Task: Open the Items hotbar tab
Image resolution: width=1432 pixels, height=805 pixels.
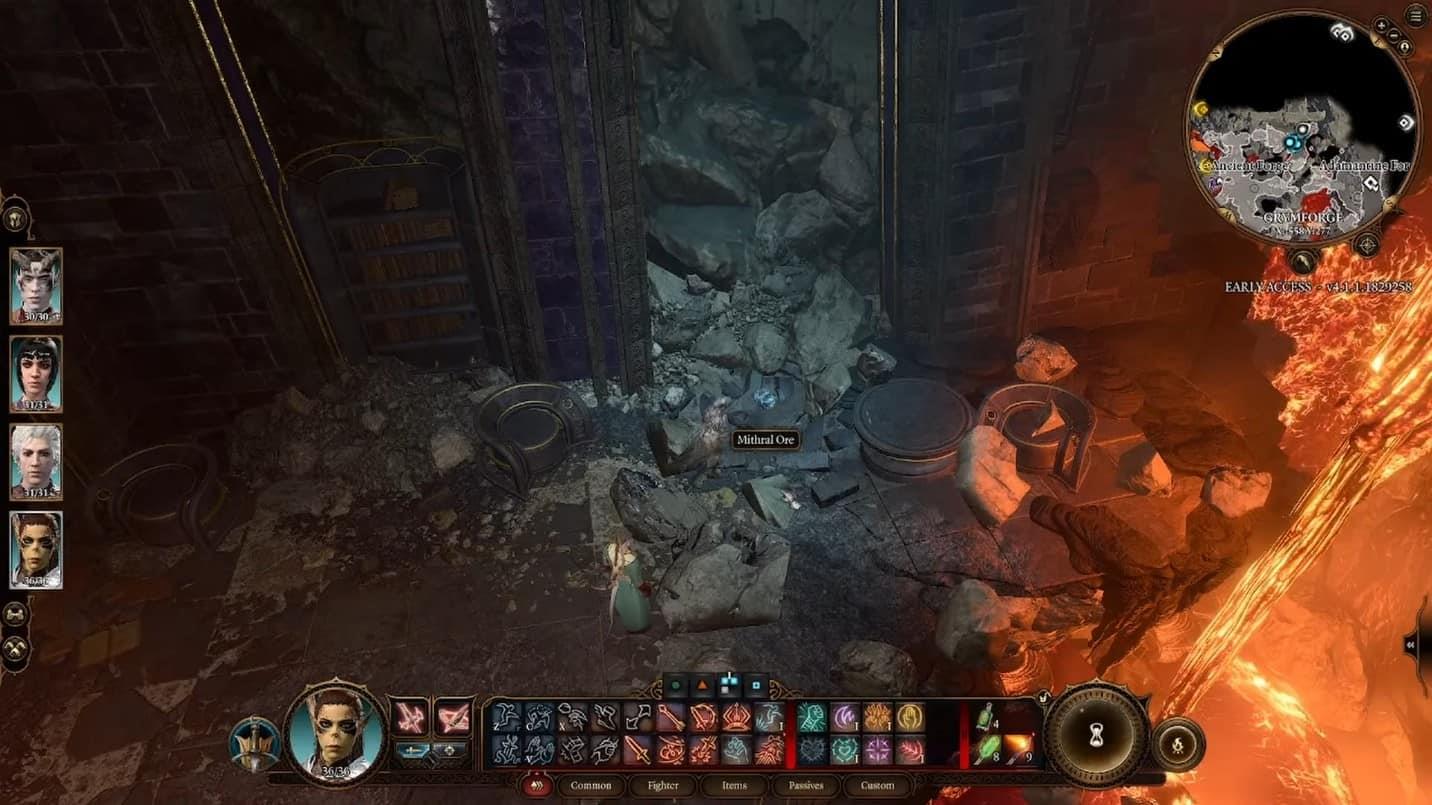Action: pos(734,785)
